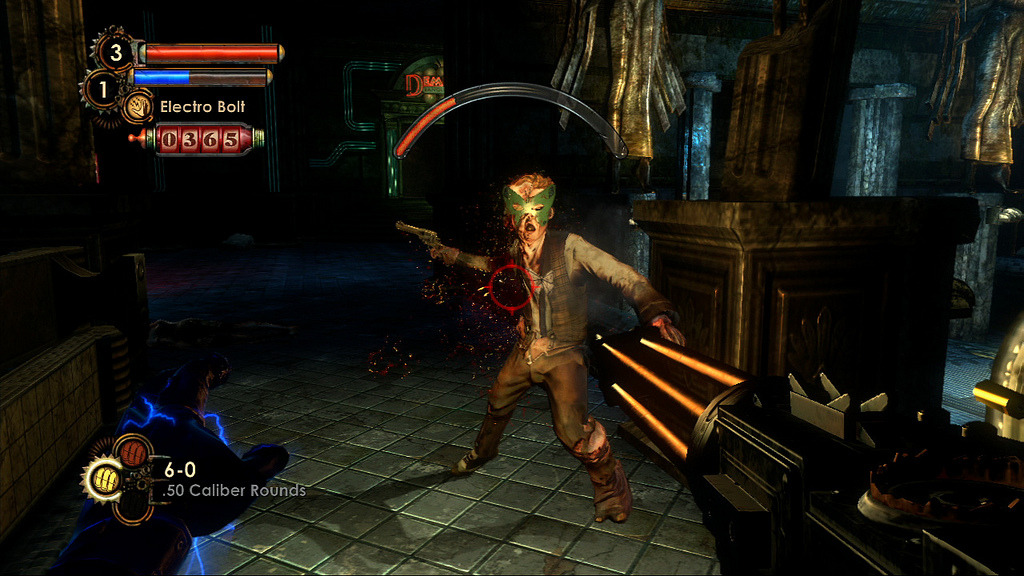Switch to the red ammo type icon
The width and height of the screenshot is (1024, 576).
132,454
